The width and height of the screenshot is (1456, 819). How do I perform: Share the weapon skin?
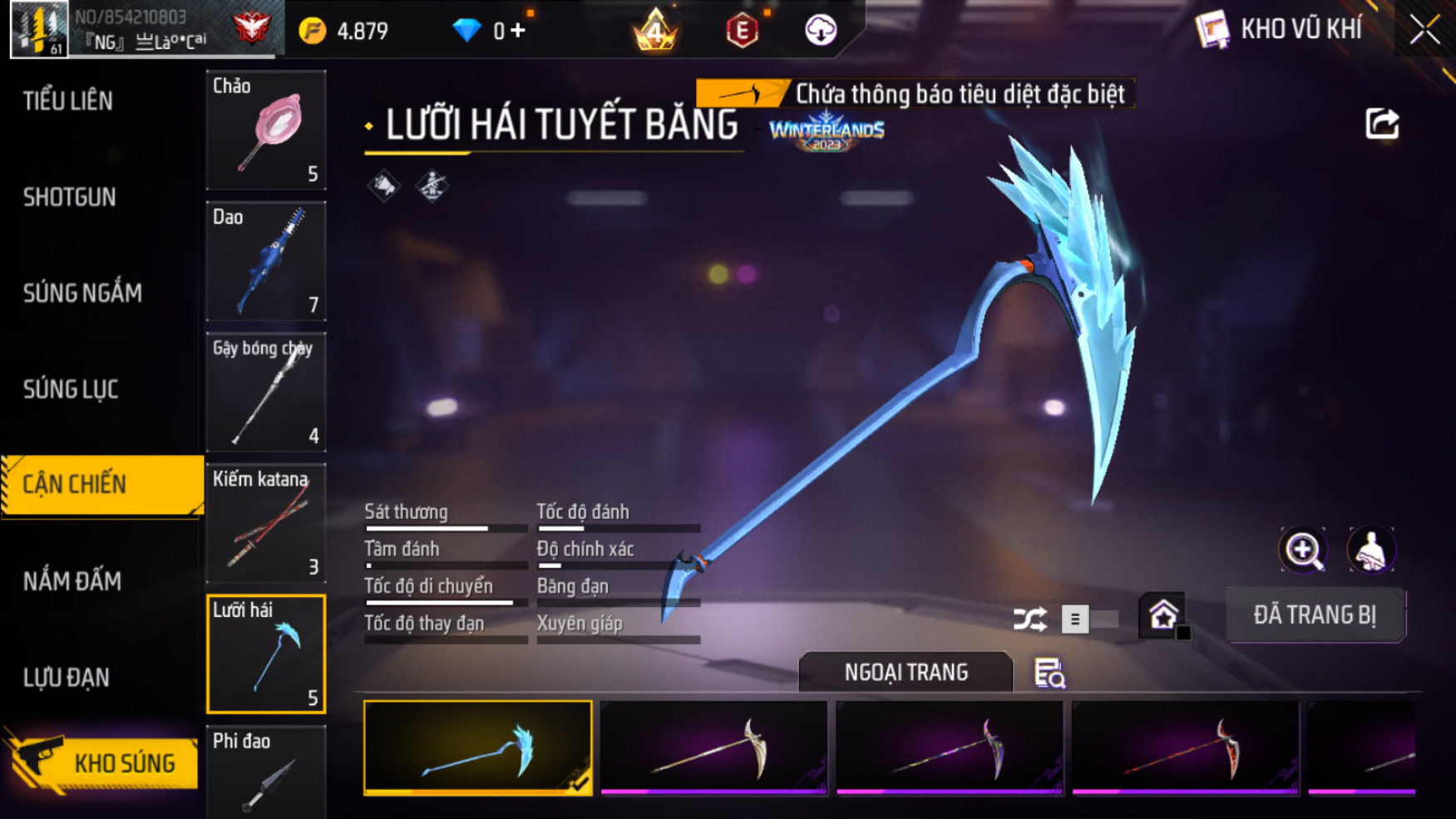pyautogui.click(x=1382, y=124)
